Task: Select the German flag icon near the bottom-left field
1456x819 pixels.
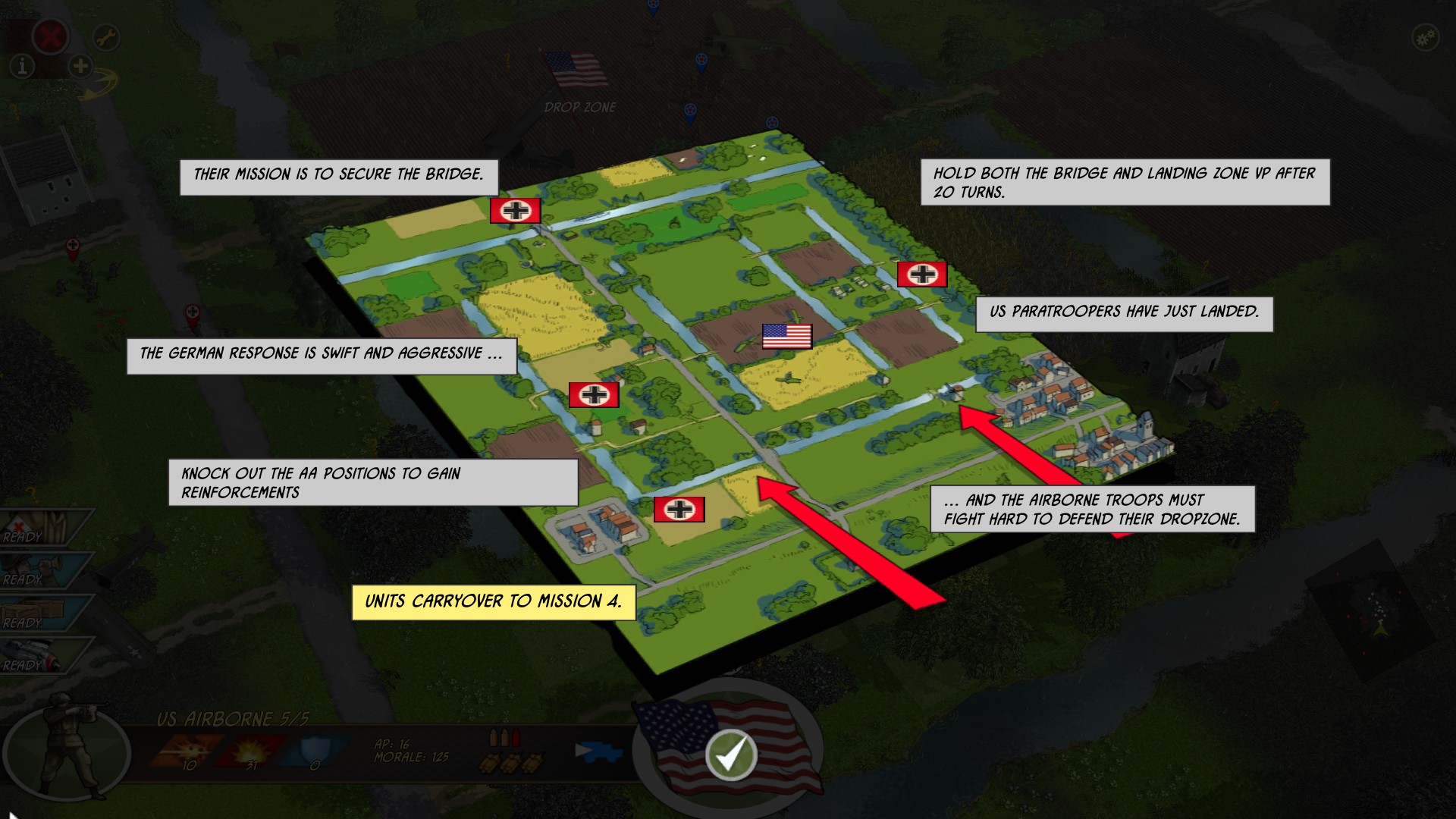Action: 679,509
